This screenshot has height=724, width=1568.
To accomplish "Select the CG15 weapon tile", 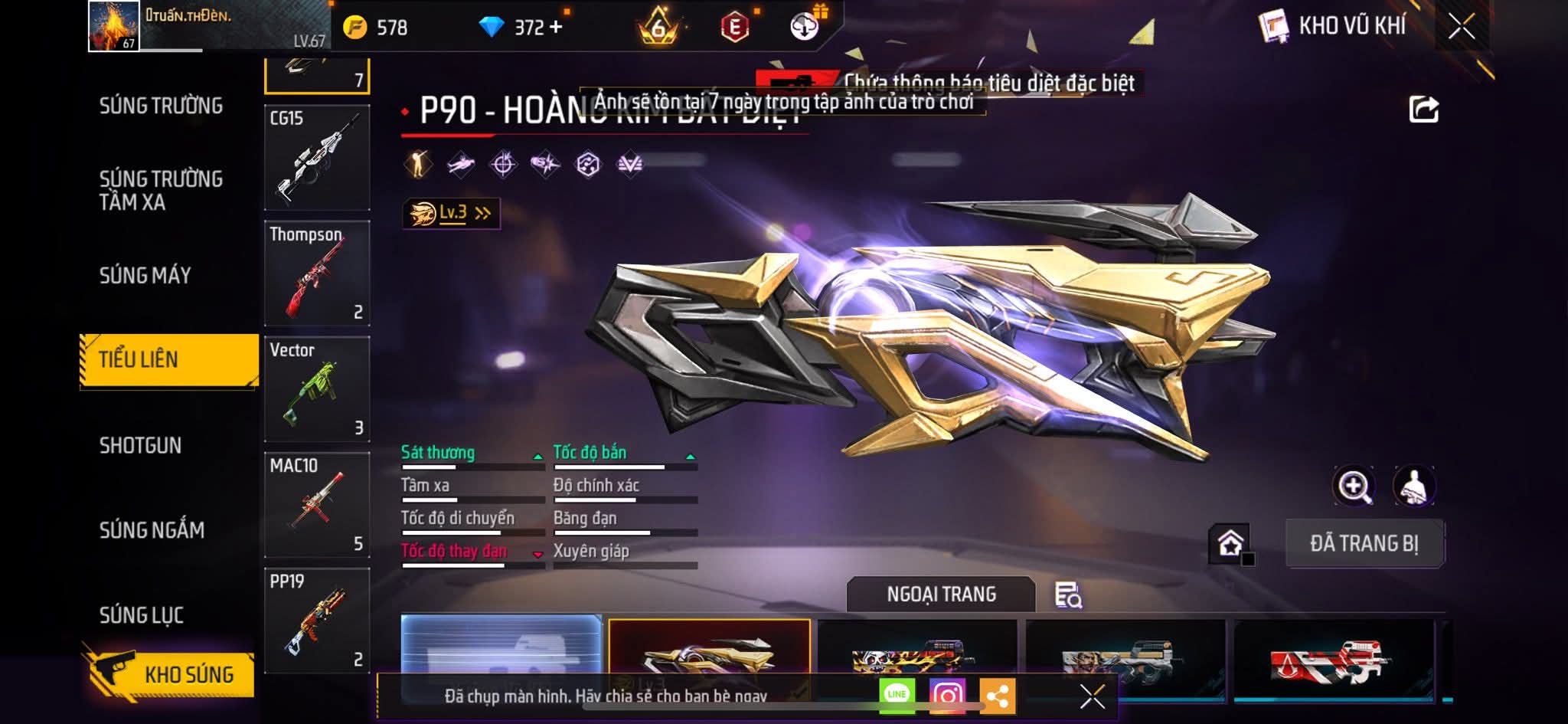I will 317,158.
